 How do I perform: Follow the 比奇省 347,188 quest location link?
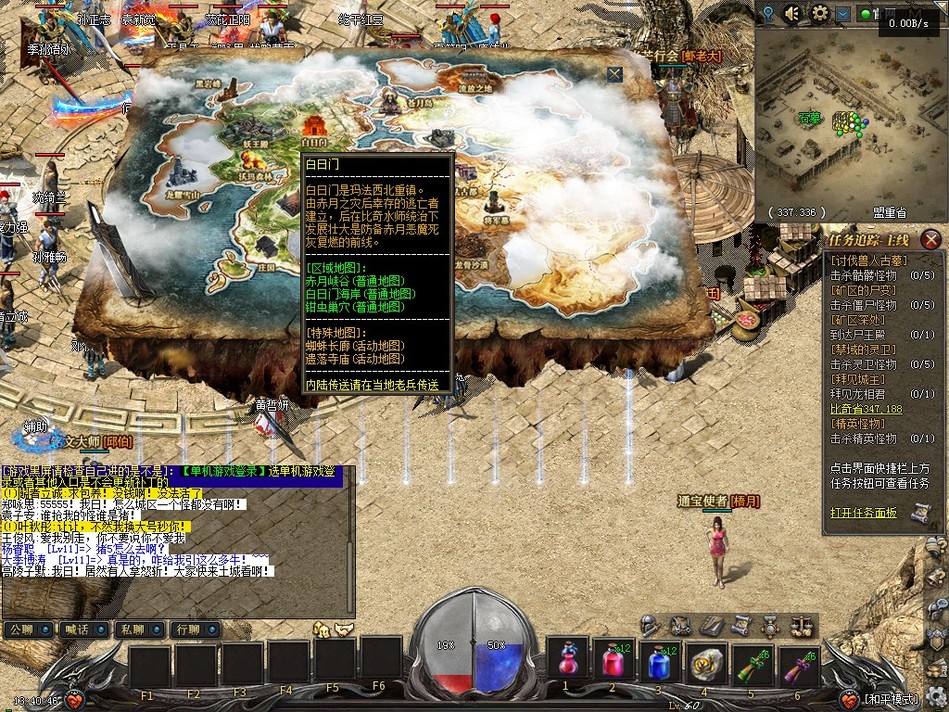(866, 409)
